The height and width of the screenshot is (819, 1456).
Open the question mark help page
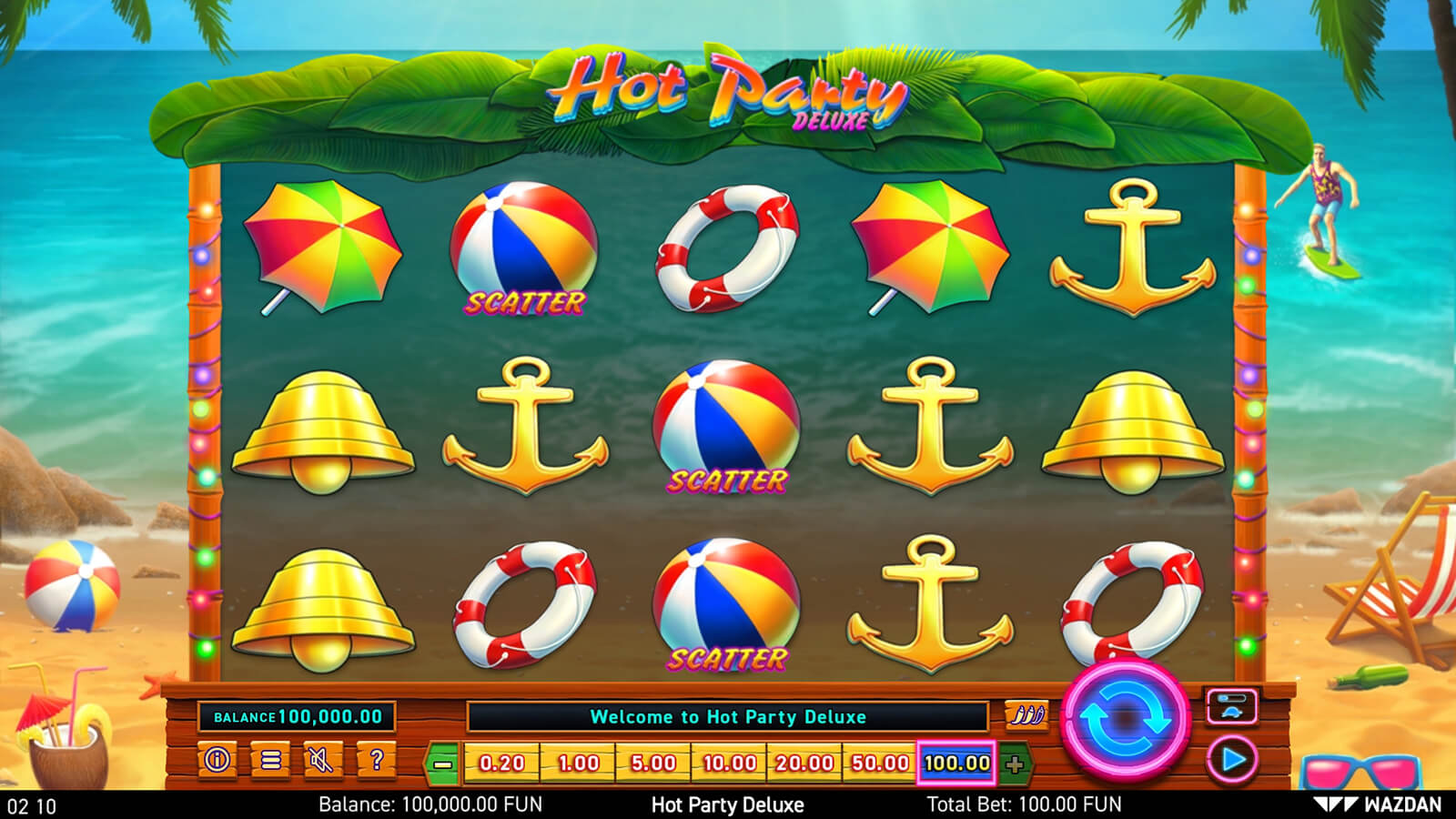point(376,759)
